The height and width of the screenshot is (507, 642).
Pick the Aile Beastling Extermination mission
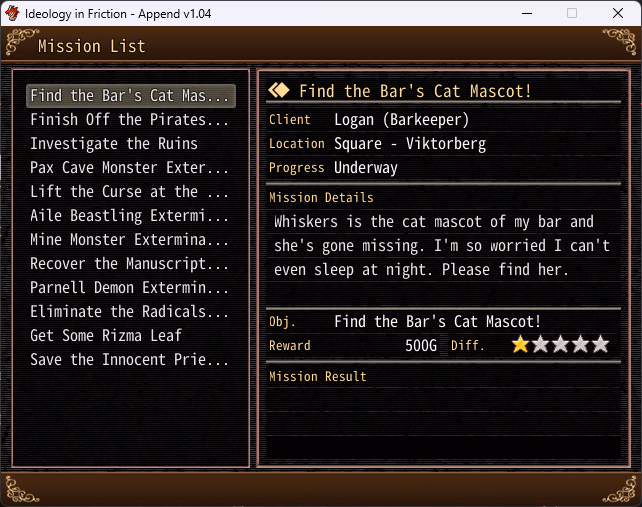[x=130, y=216]
